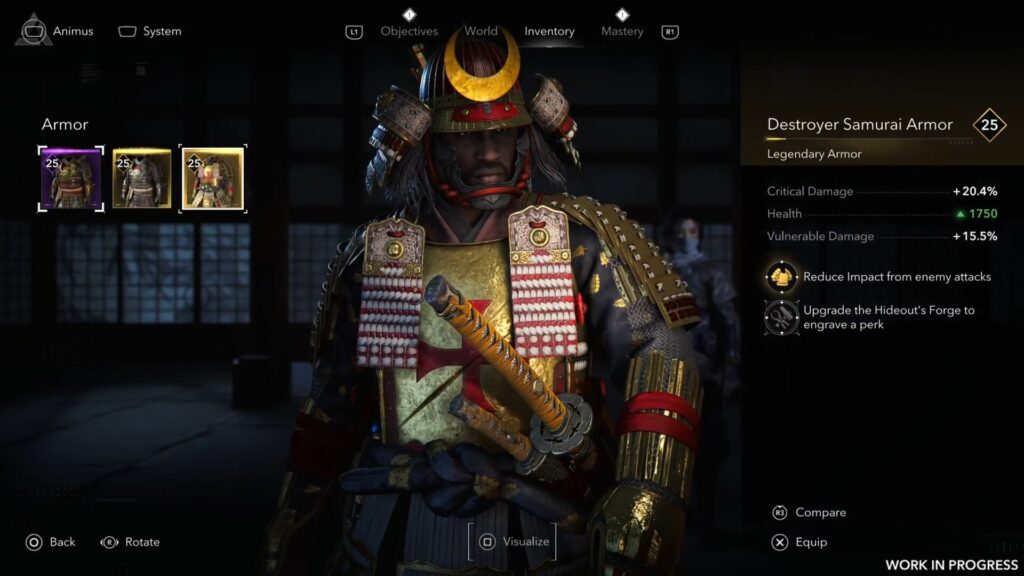
Task: Switch to the Objectives tab
Action: 409,31
